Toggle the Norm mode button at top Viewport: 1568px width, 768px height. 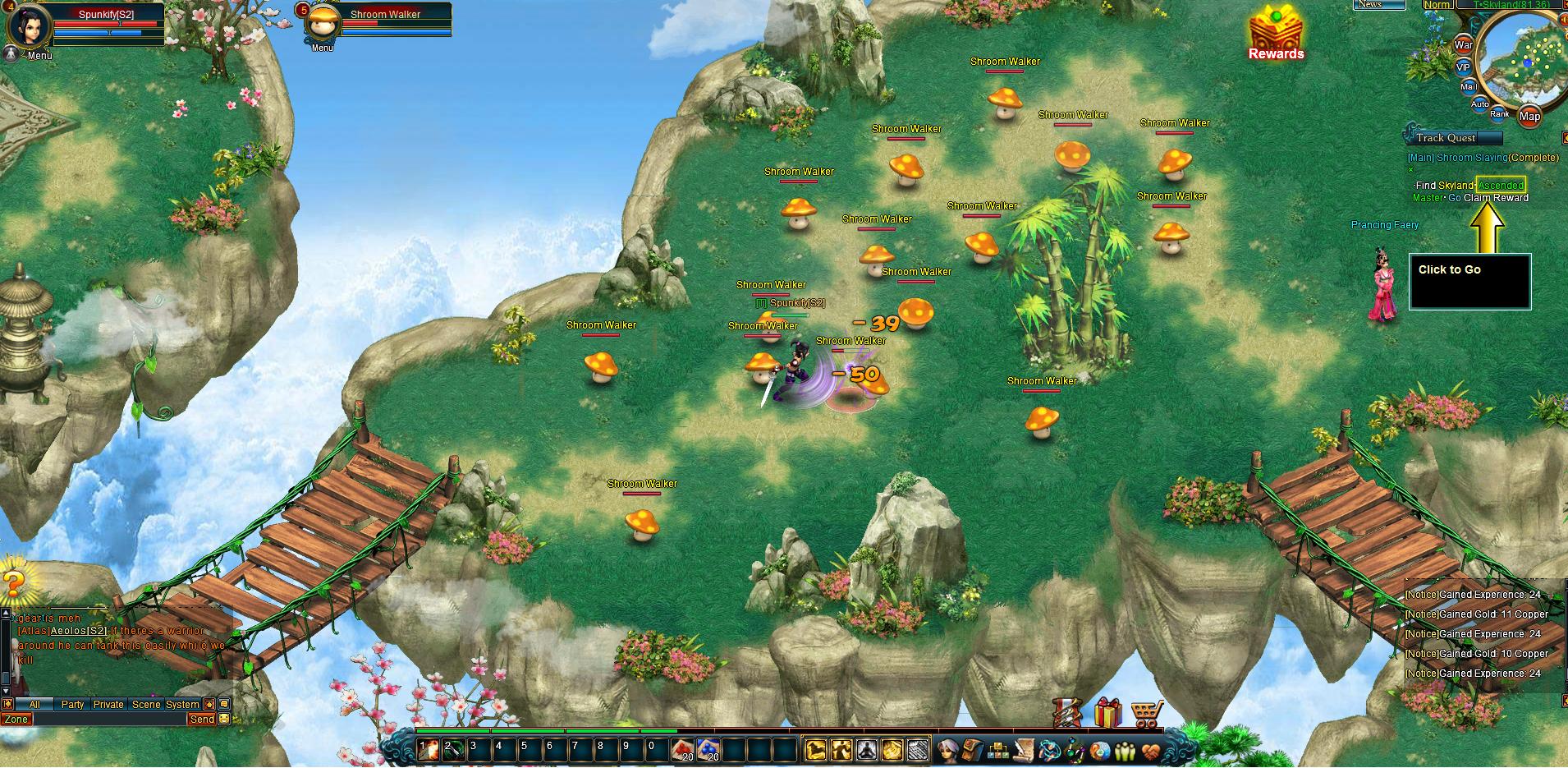coord(1437,5)
